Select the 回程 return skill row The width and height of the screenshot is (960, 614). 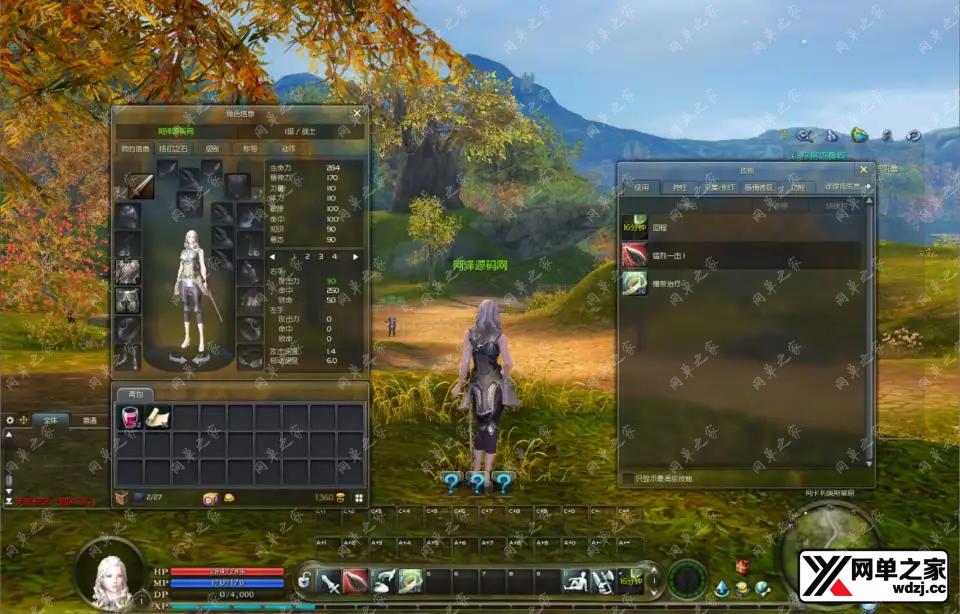pyautogui.click(x=740, y=227)
